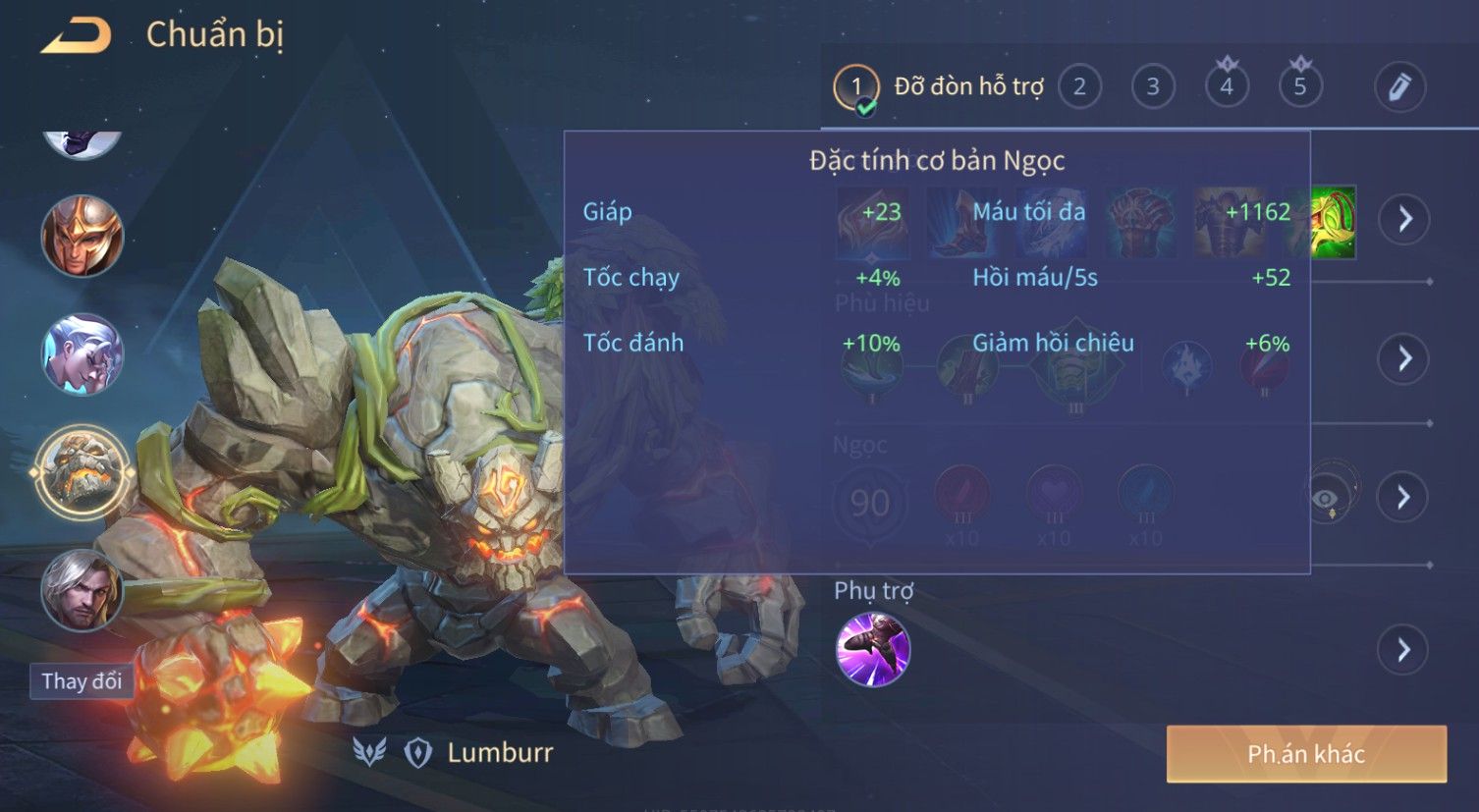Select the purple Phụ trợ spell icon

click(872, 649)
